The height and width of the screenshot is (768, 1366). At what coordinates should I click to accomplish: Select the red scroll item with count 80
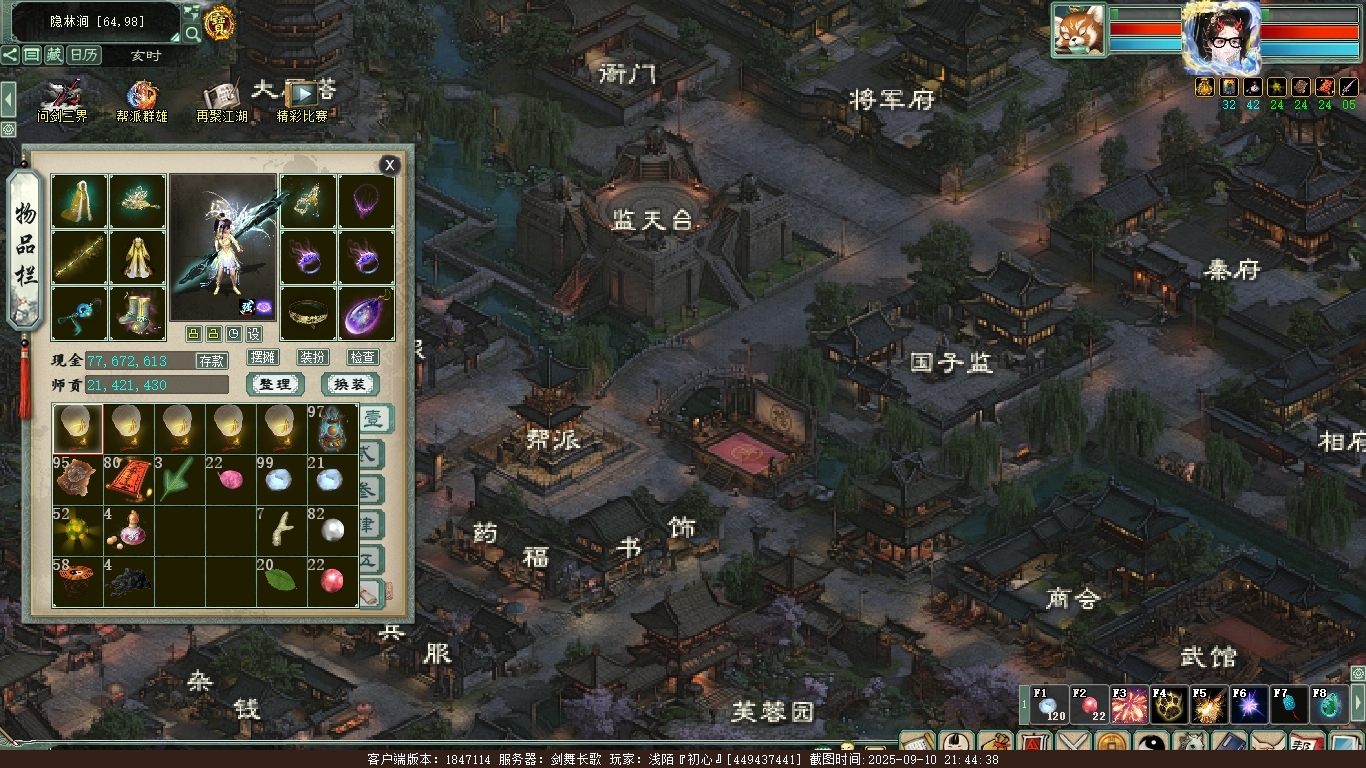click(x=128, y=479)
